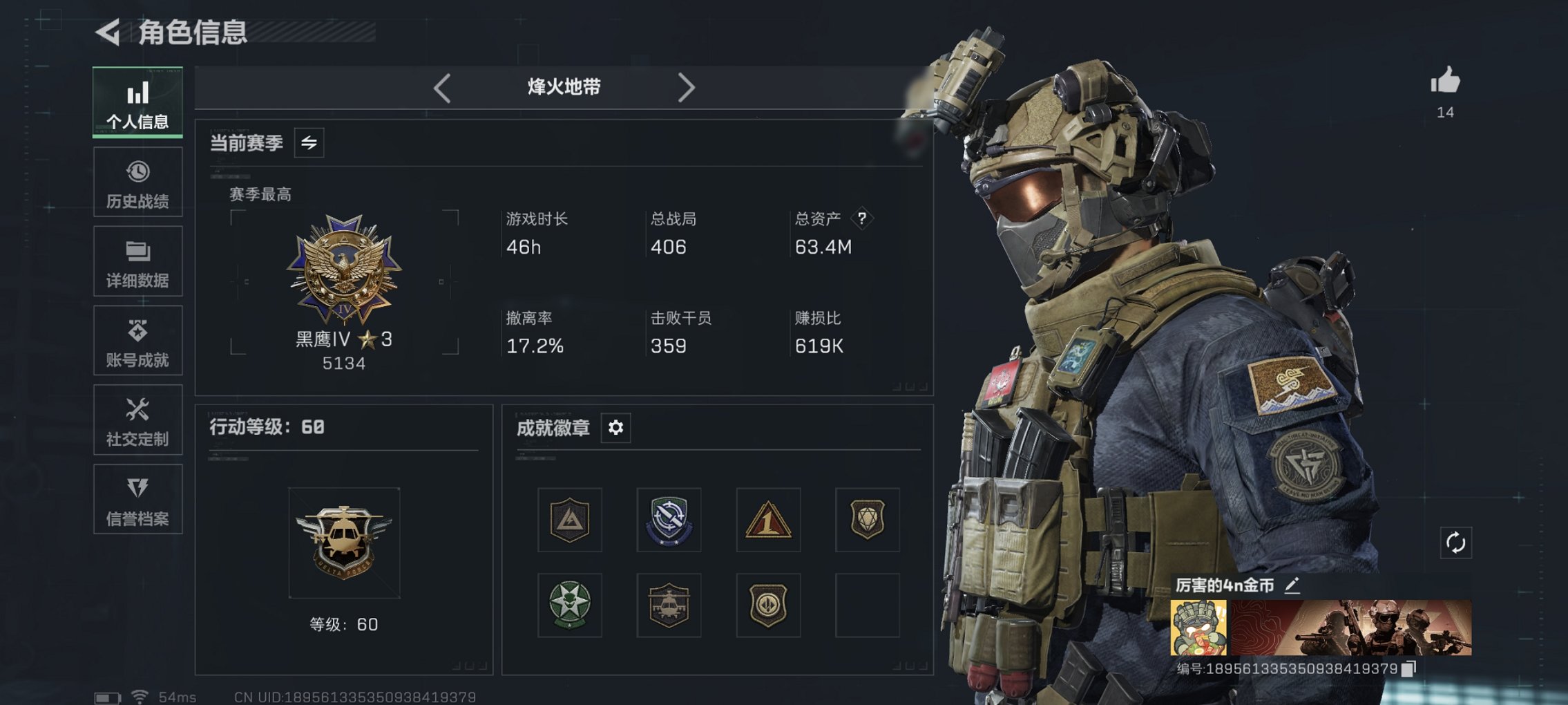Open the 个人信息 panel
The width and height of the screenshot is (1568, 705).
point(137,102)
